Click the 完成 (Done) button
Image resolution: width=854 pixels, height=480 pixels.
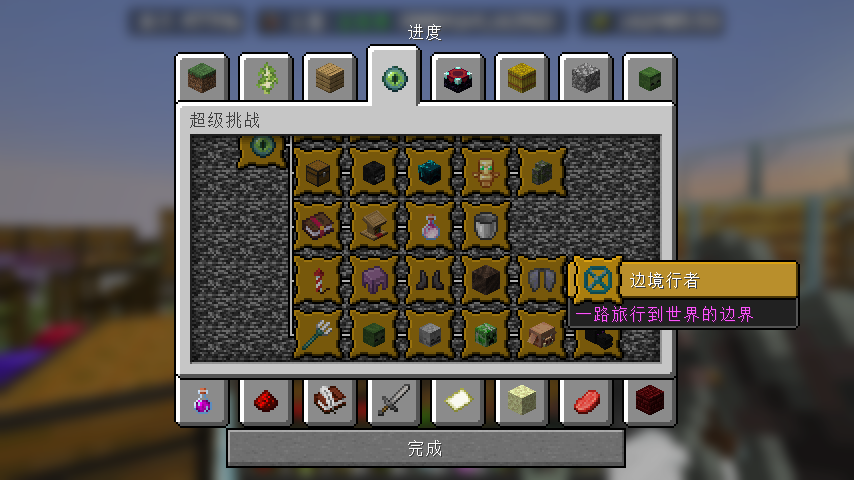(x=425, y=449)
